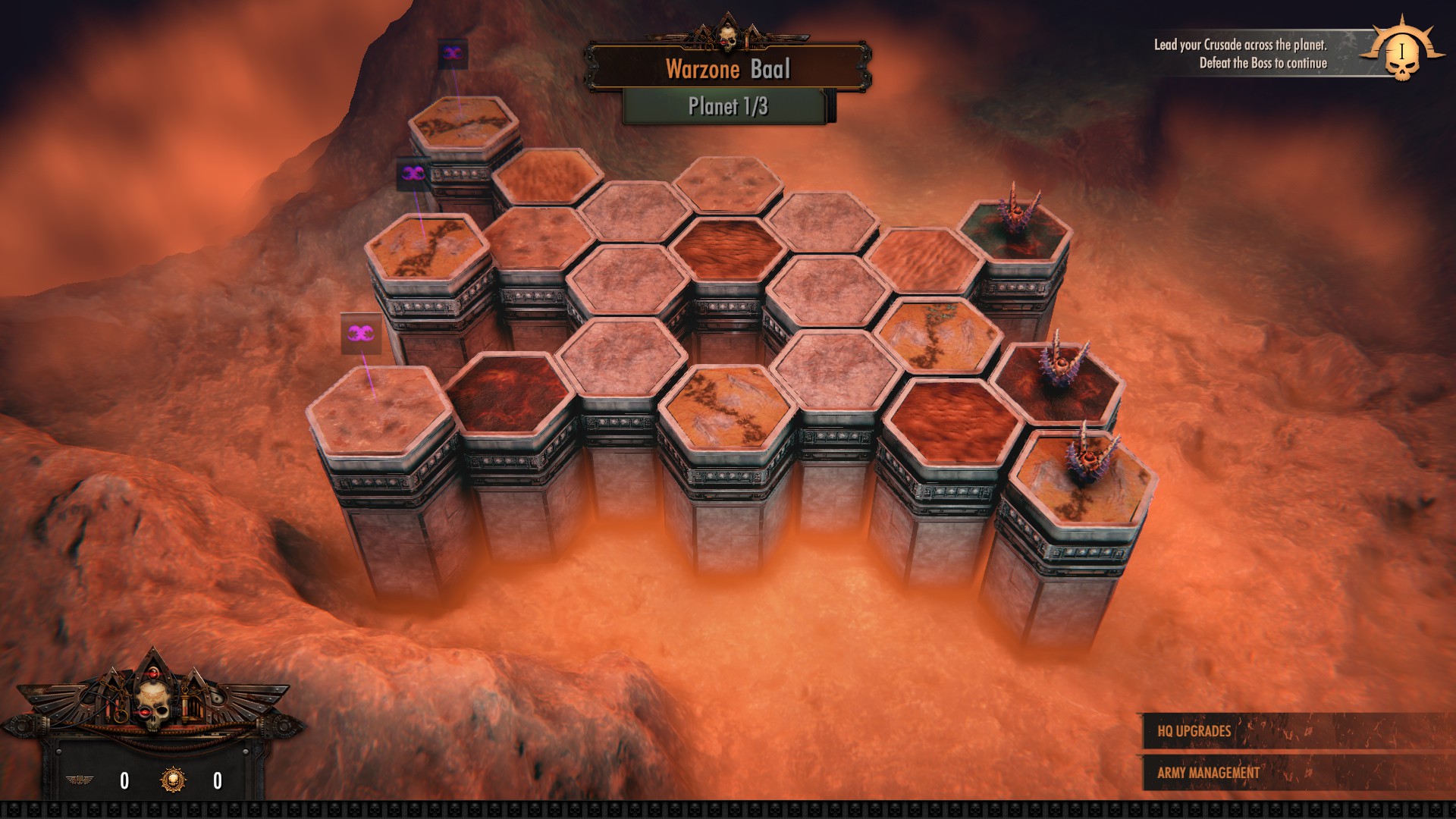The image size is (1456, 819).
Task: Open the HQ Upgrades menu
Action: pos(1194,731)
